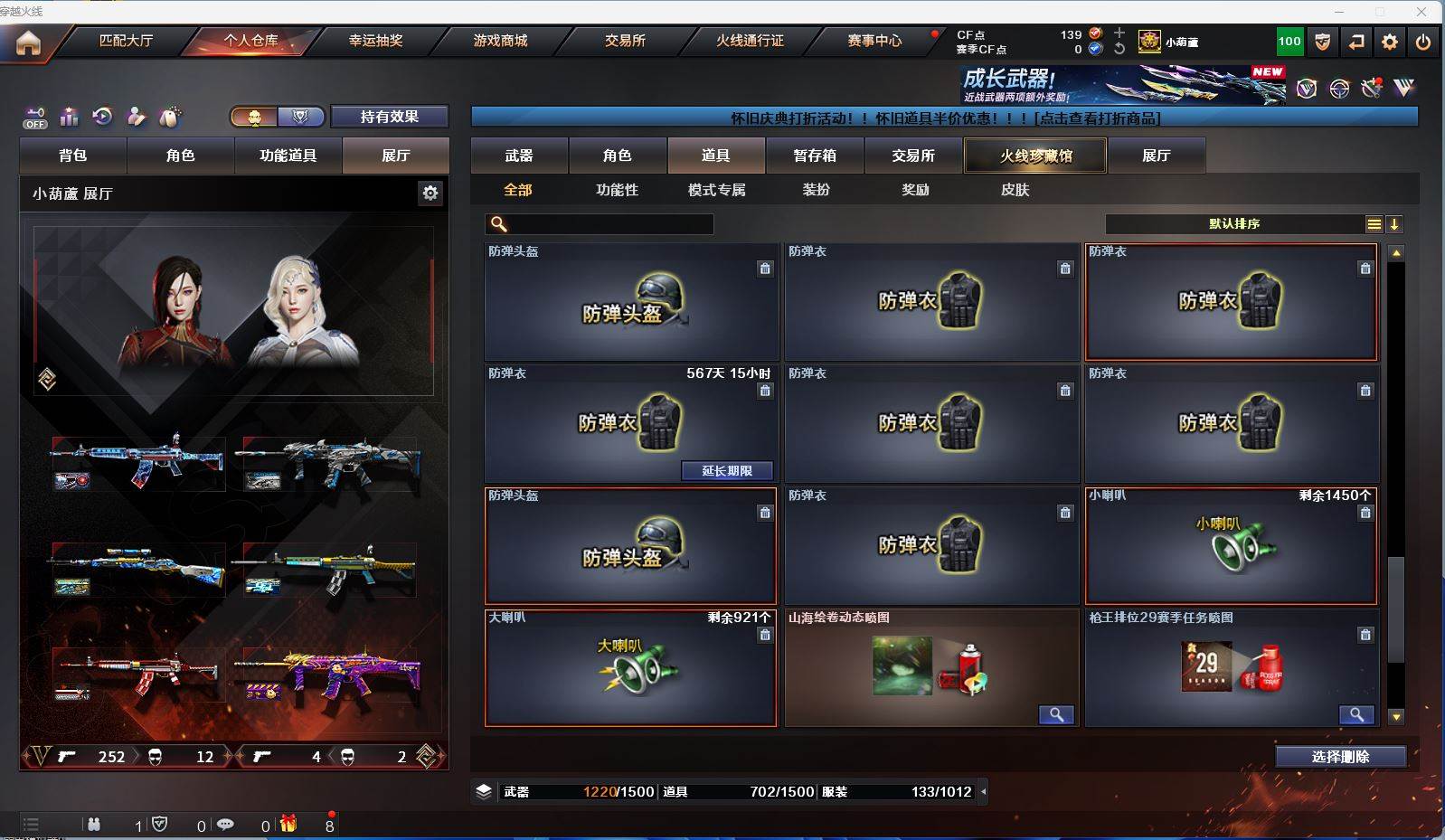1445x840 pixels.
Task: Filter items by 皮肤 skins
Action: click(1015, 190)
